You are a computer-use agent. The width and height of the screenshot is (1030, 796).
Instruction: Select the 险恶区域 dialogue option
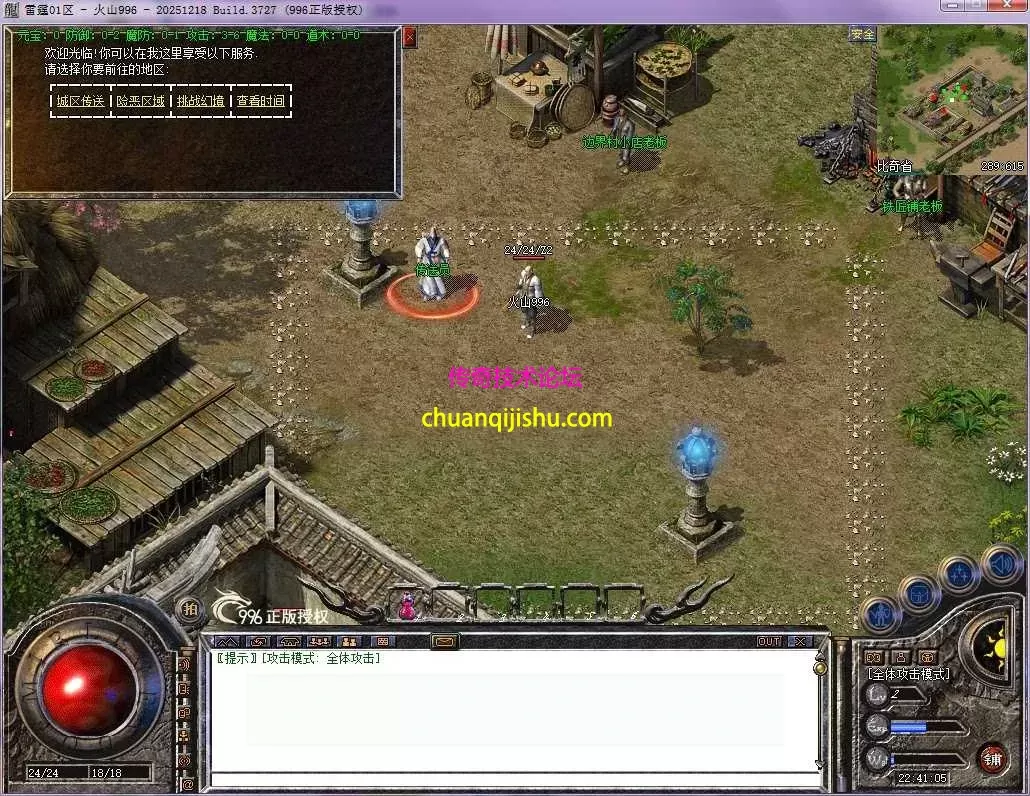click(x=141, y=101)
